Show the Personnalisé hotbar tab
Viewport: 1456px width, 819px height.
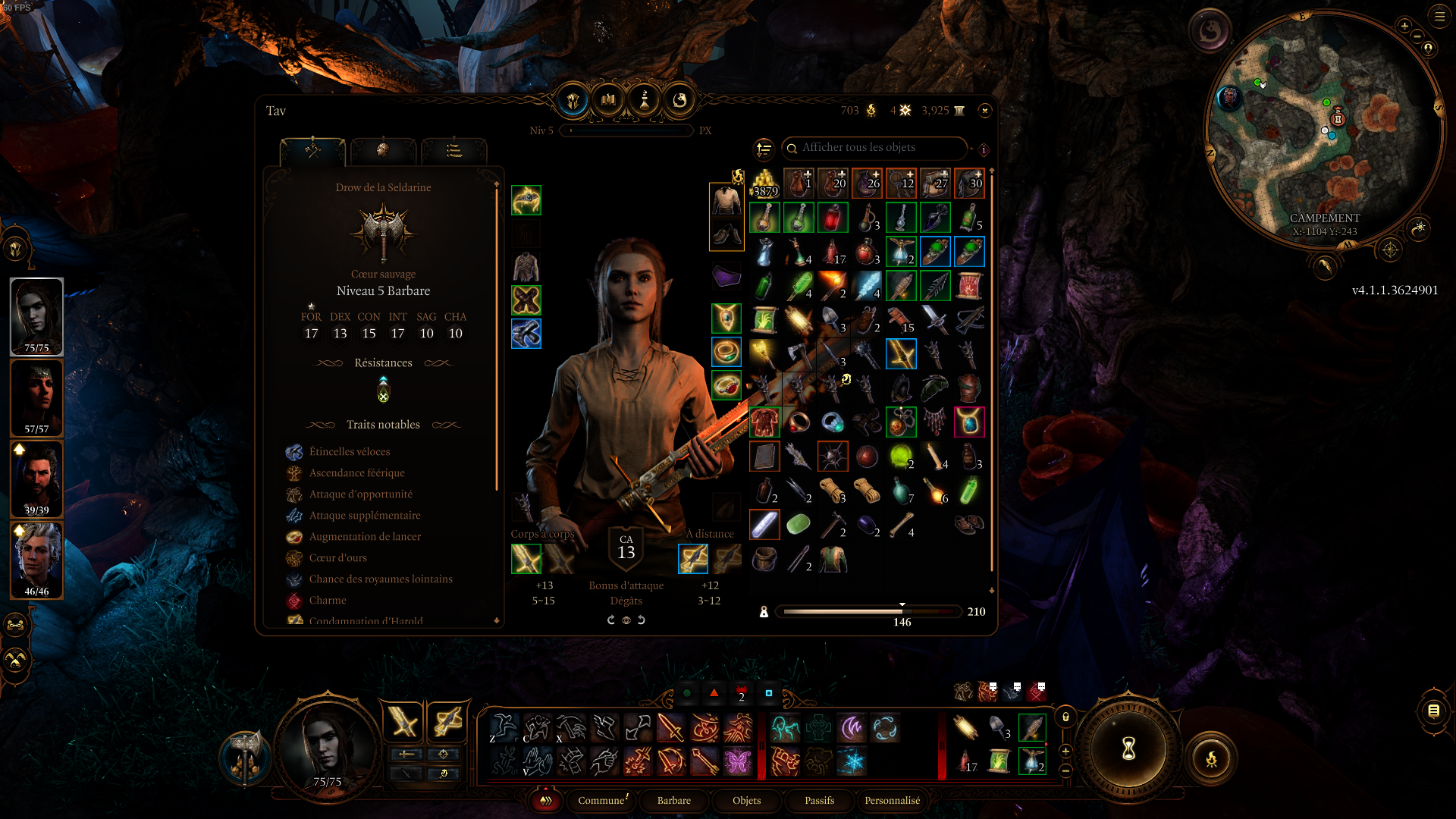[892, 801]
